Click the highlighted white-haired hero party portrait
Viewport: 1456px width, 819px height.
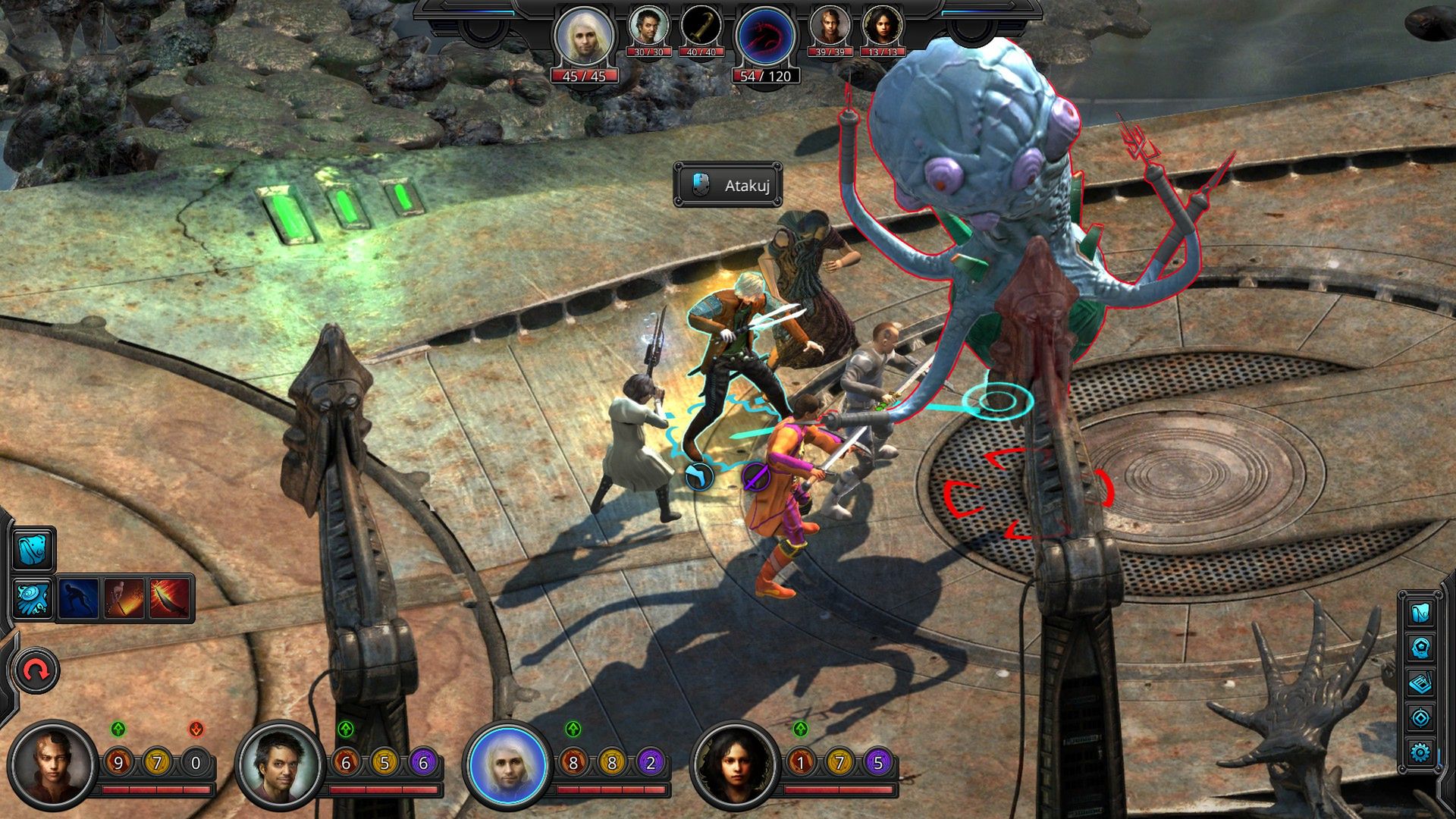(507, 764)
